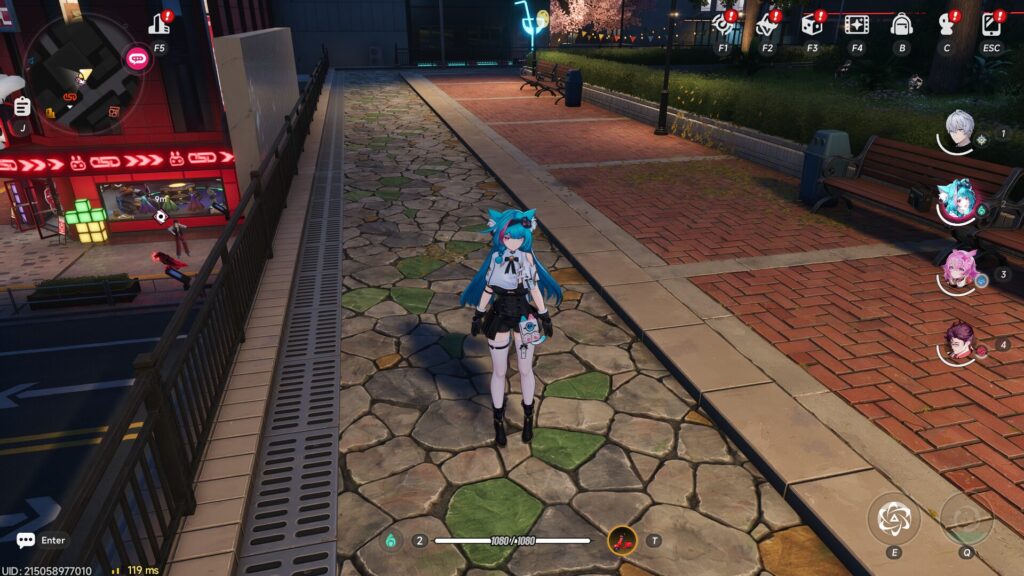Open the clipboard quest log icon
The height and width of the screenshot is (576, 1024).
(x=22, y=106)
